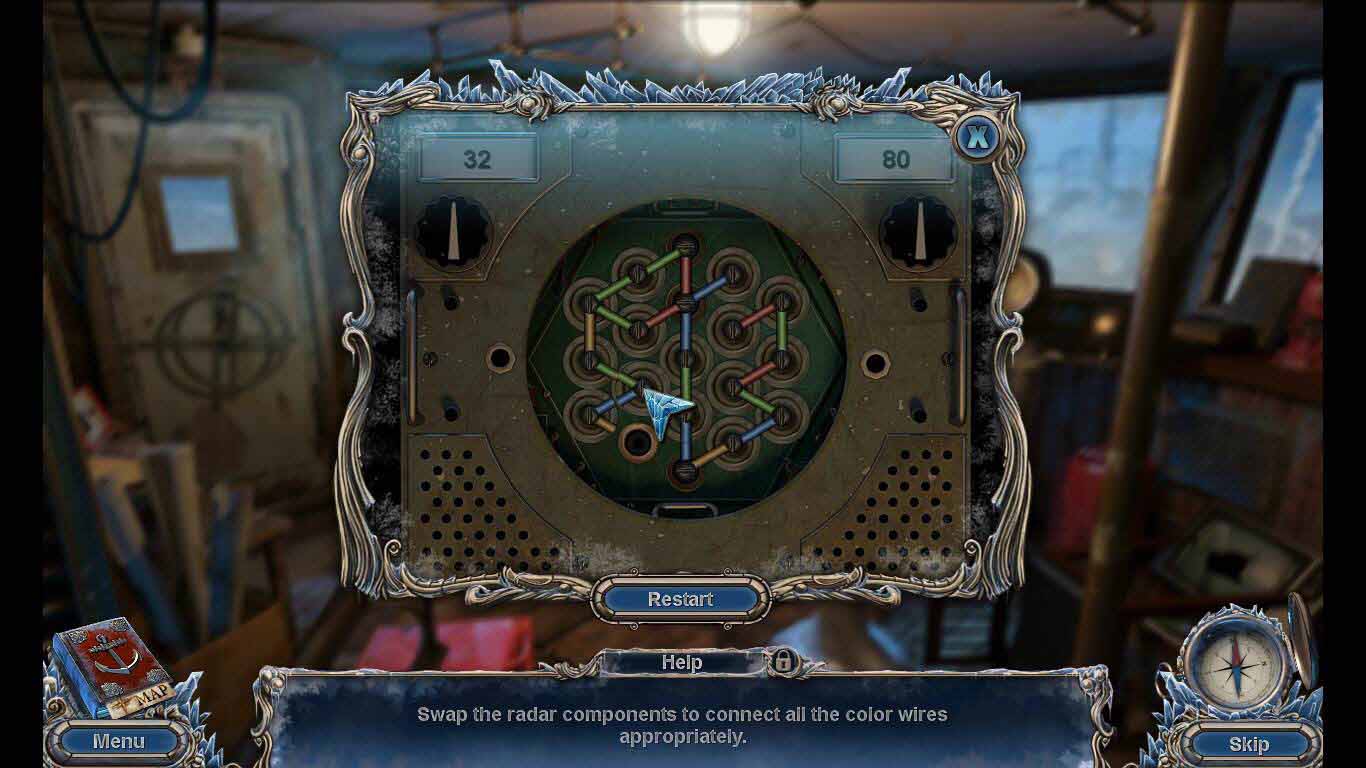Restart the radar puzzle
Screen dimensions: 1366x768
pyautogui.click(x=683, y=600)
